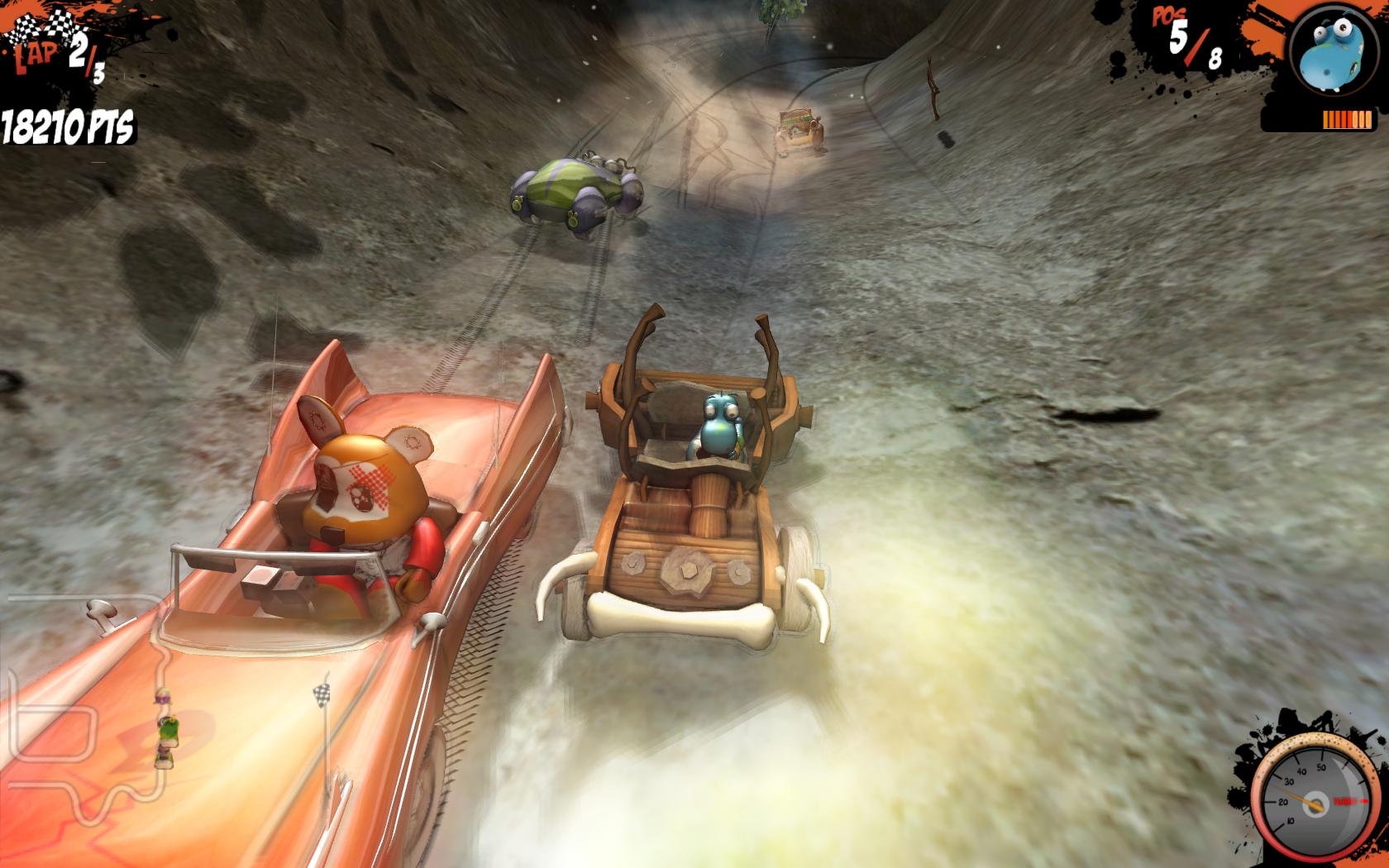Click the green racer marker on the minimap
This screenshot has height=868, width=1389.
point(169,729)
